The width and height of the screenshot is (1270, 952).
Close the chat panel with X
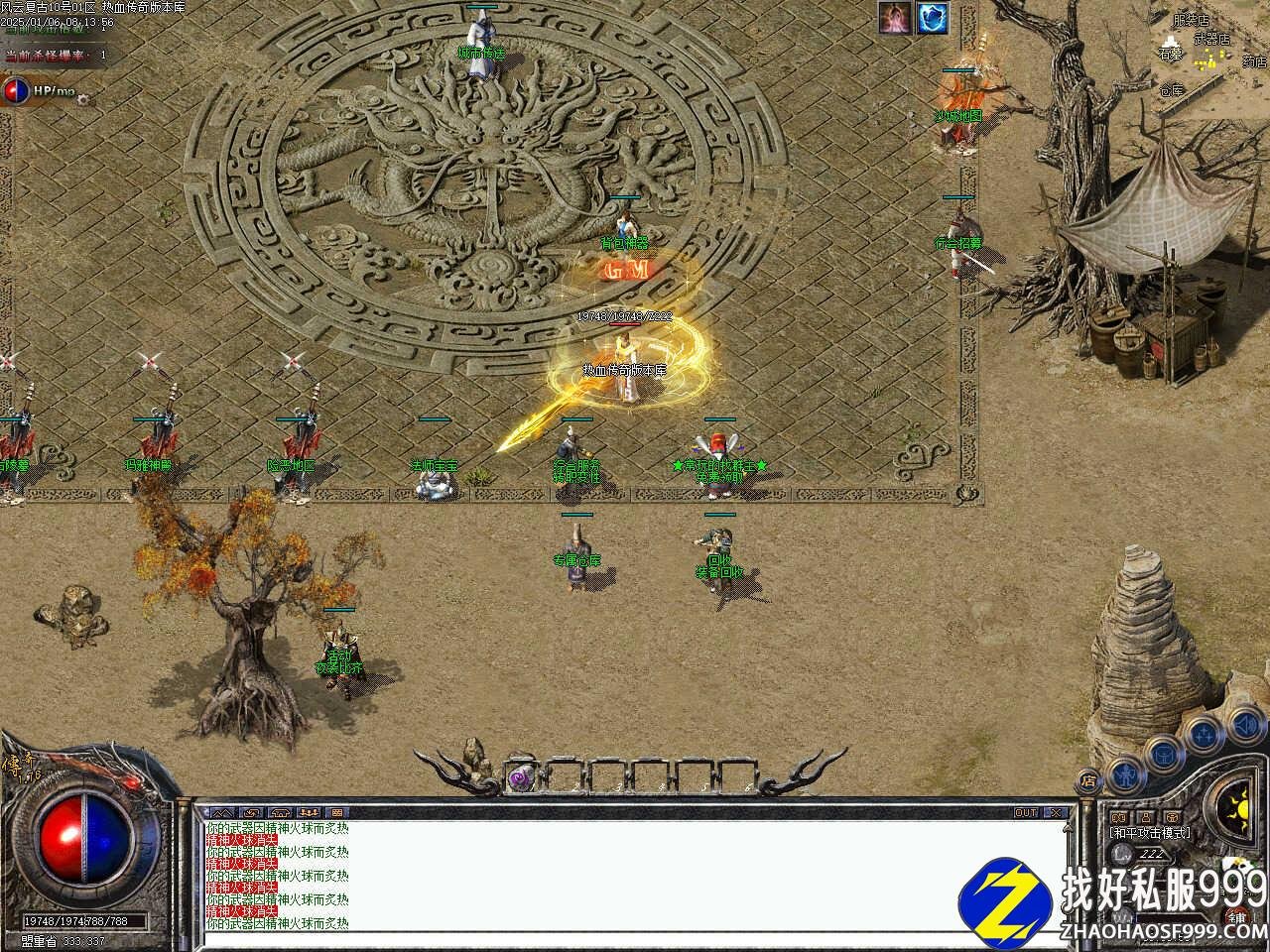point(1055,812)
